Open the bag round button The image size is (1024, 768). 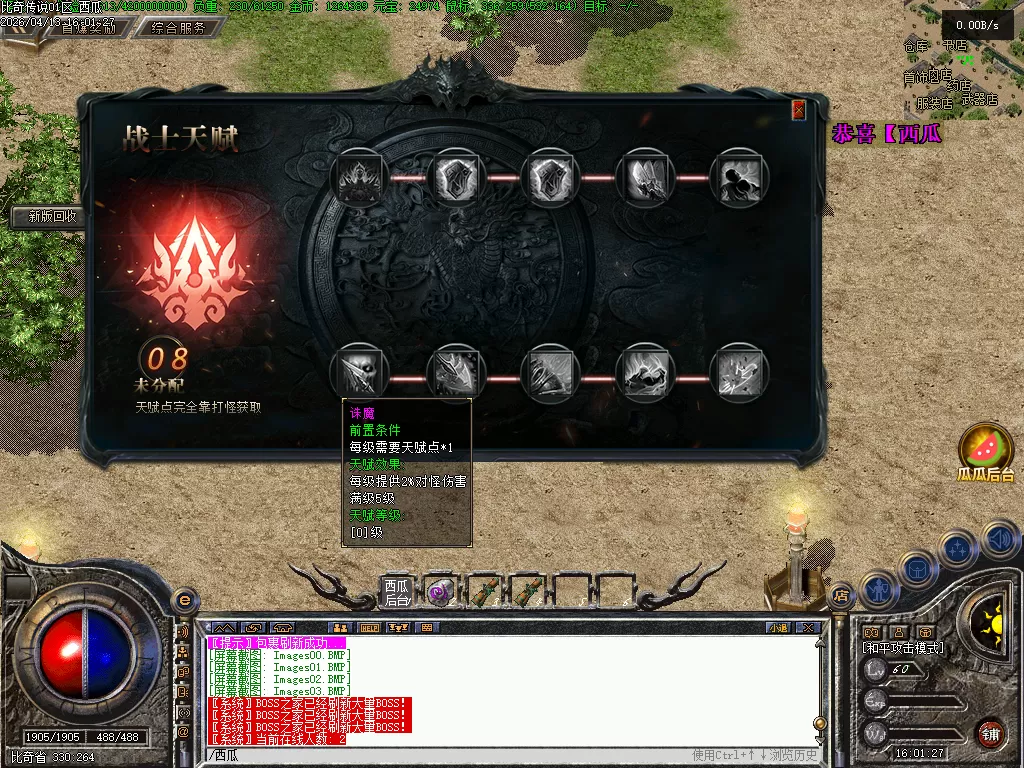click(x=917, y=569)
